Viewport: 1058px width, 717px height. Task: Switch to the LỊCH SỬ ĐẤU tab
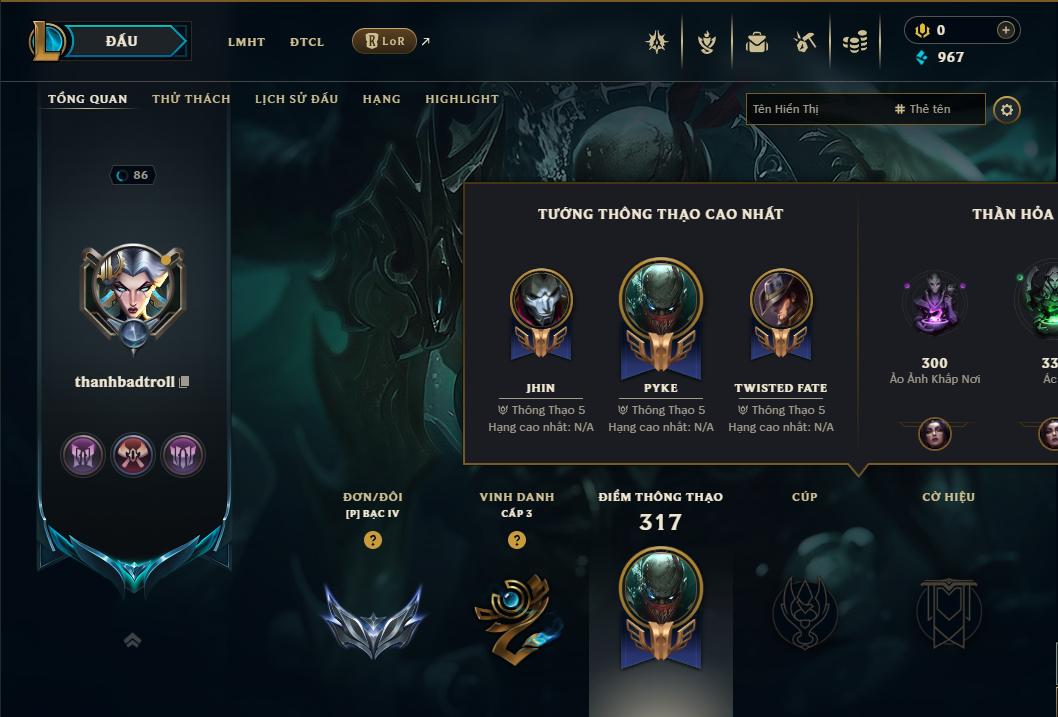(296, 99)
